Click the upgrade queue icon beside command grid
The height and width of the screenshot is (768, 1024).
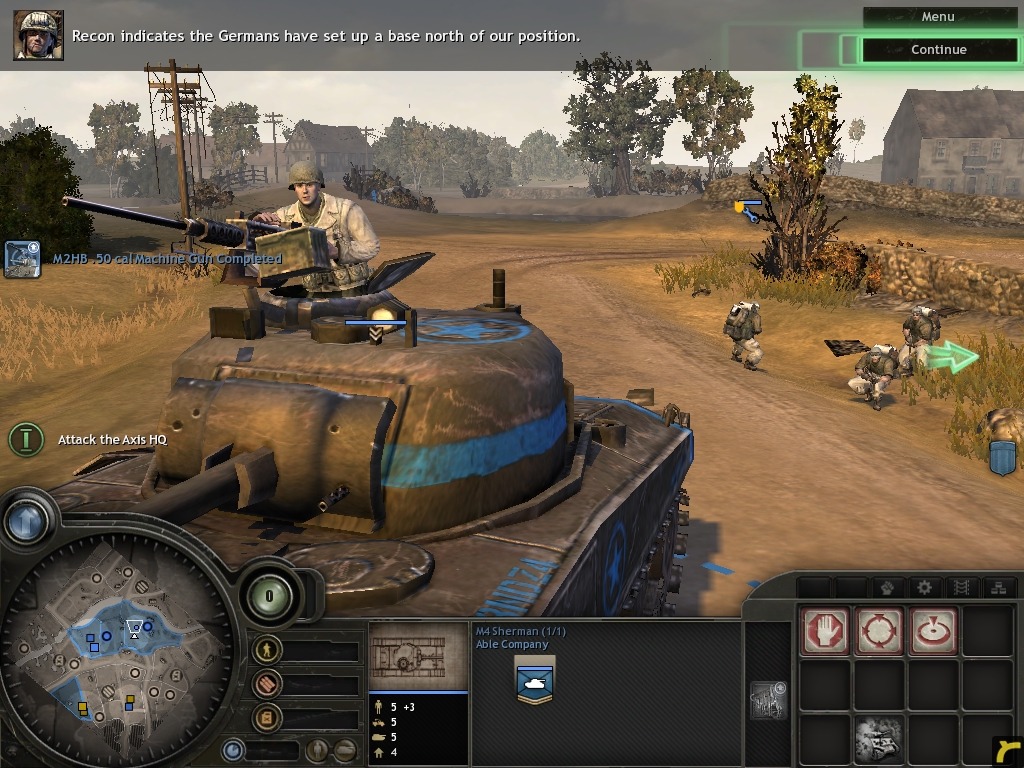768,701
